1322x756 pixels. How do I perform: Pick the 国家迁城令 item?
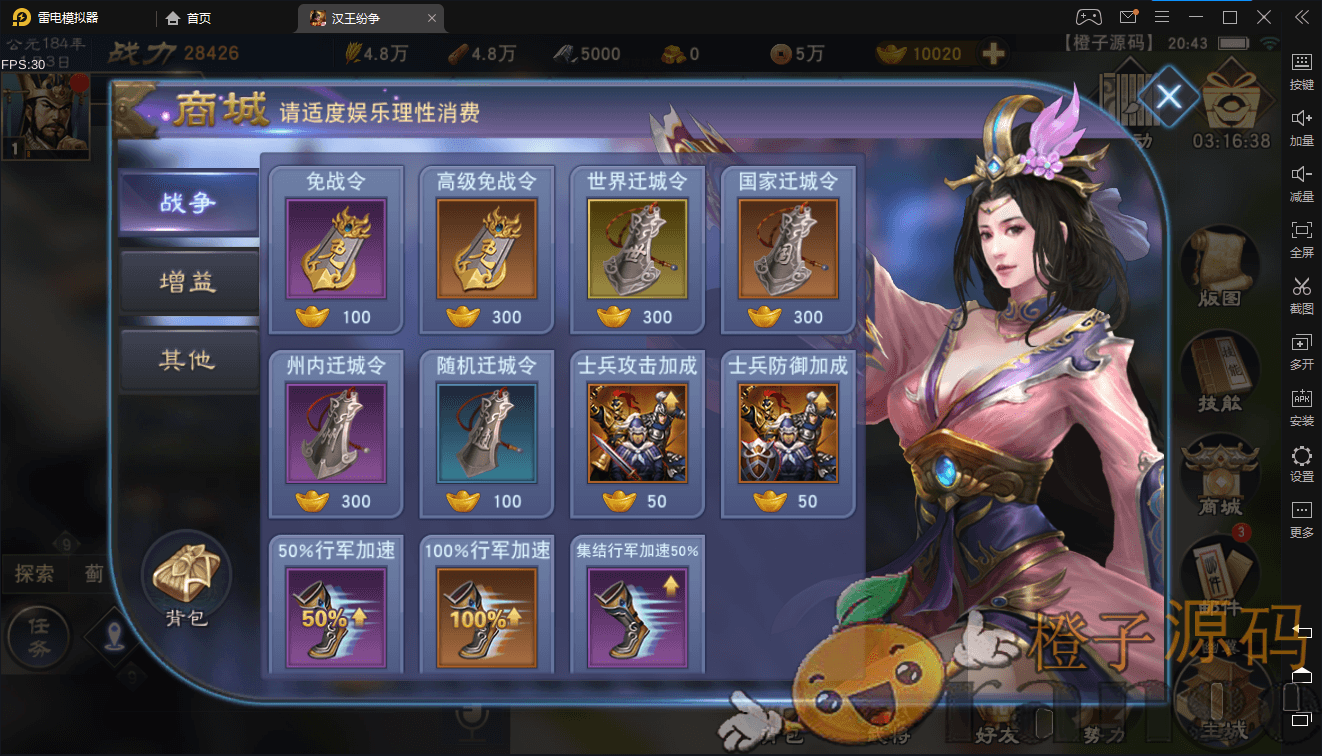click(x=788, y=249)
